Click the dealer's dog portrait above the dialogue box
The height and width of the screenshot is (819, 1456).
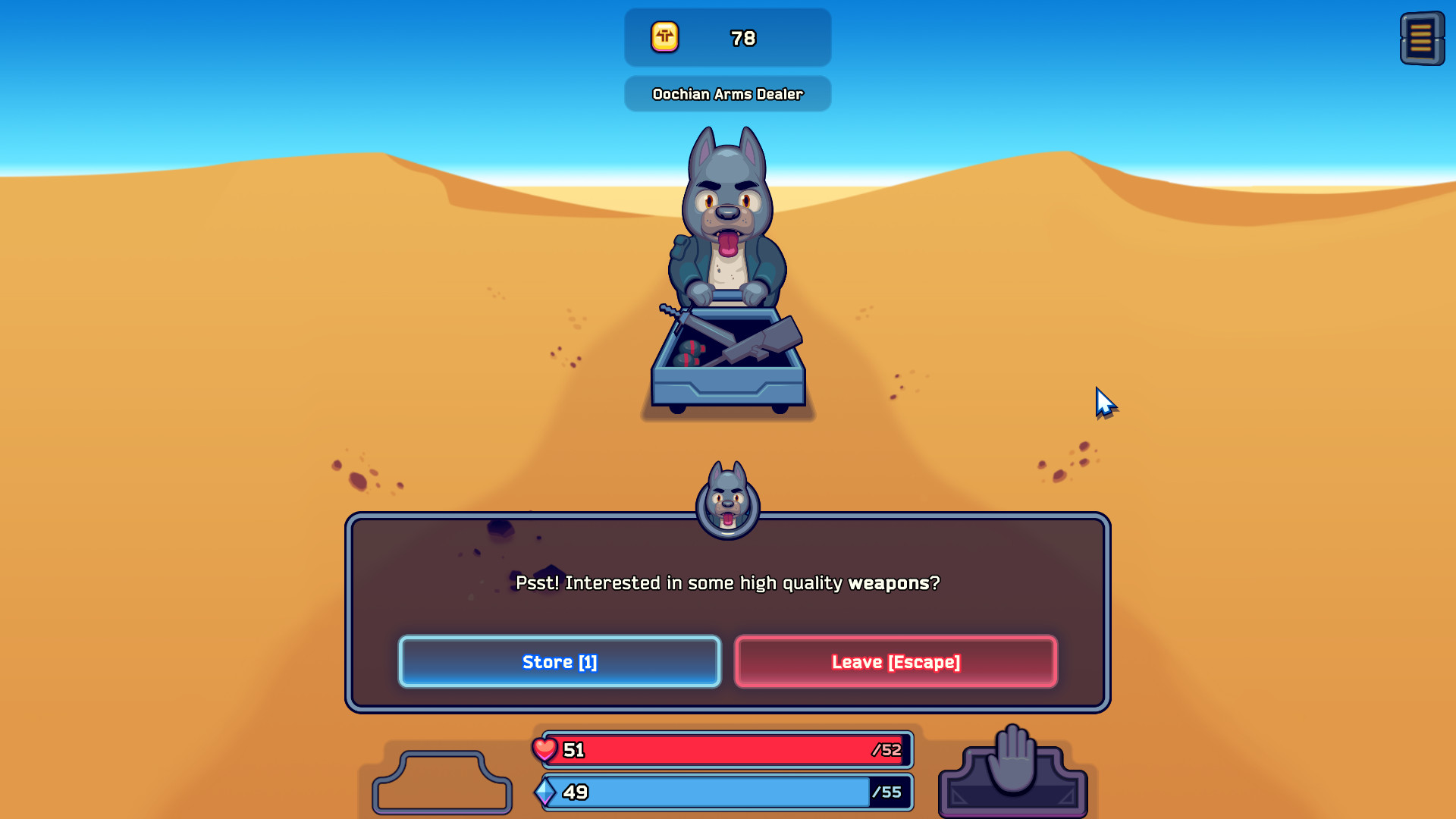[x=727, y=504]
